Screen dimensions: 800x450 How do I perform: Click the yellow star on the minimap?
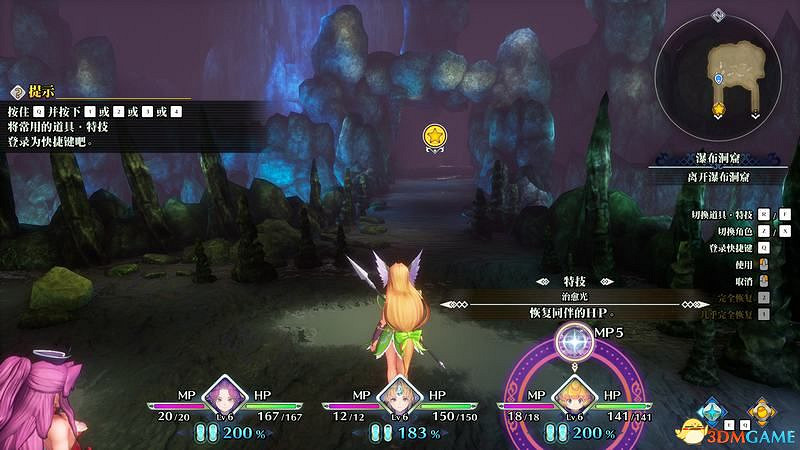(x=717, y=107)
